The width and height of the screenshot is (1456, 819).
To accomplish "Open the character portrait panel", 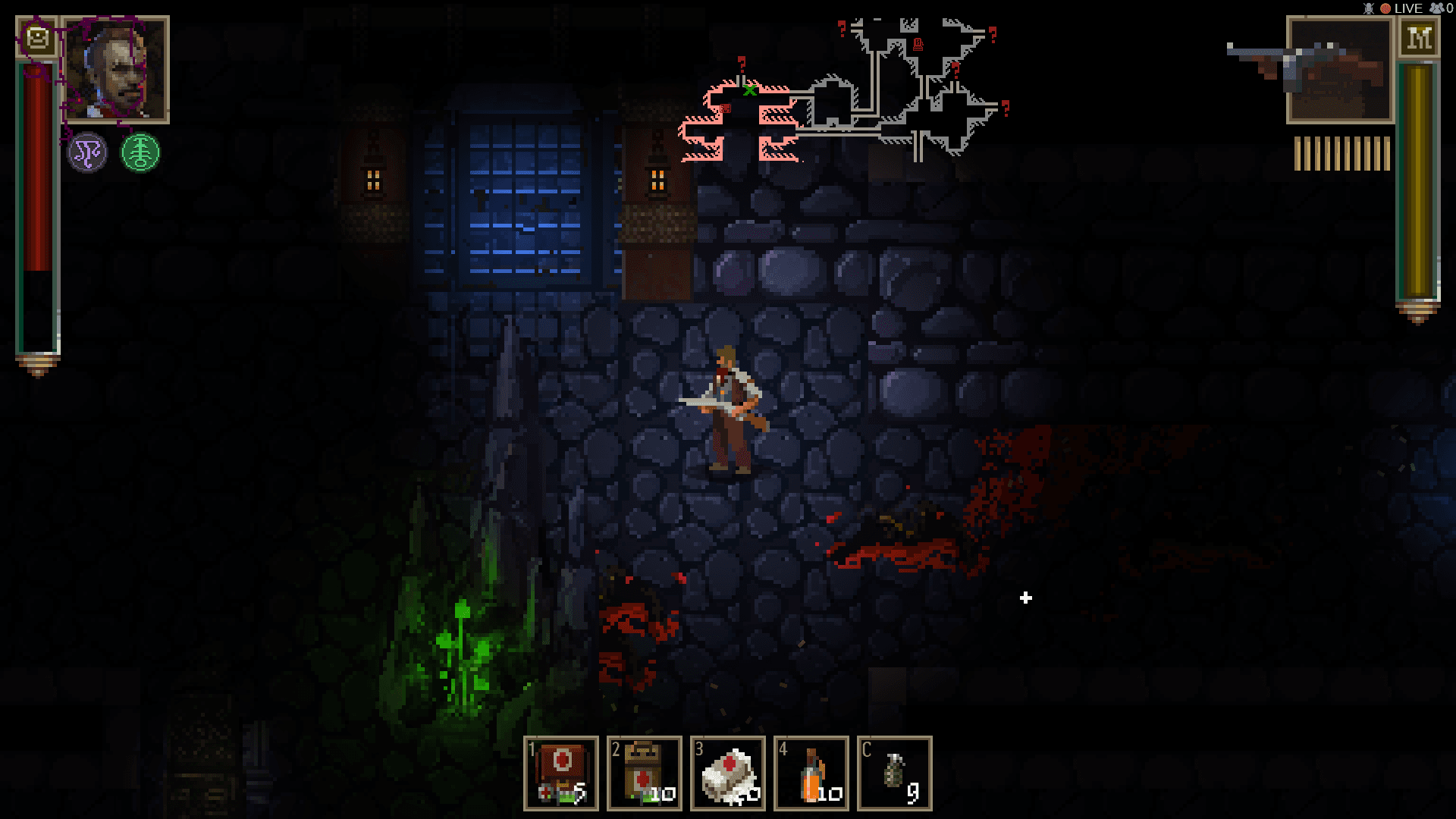I will click(115, 69).
